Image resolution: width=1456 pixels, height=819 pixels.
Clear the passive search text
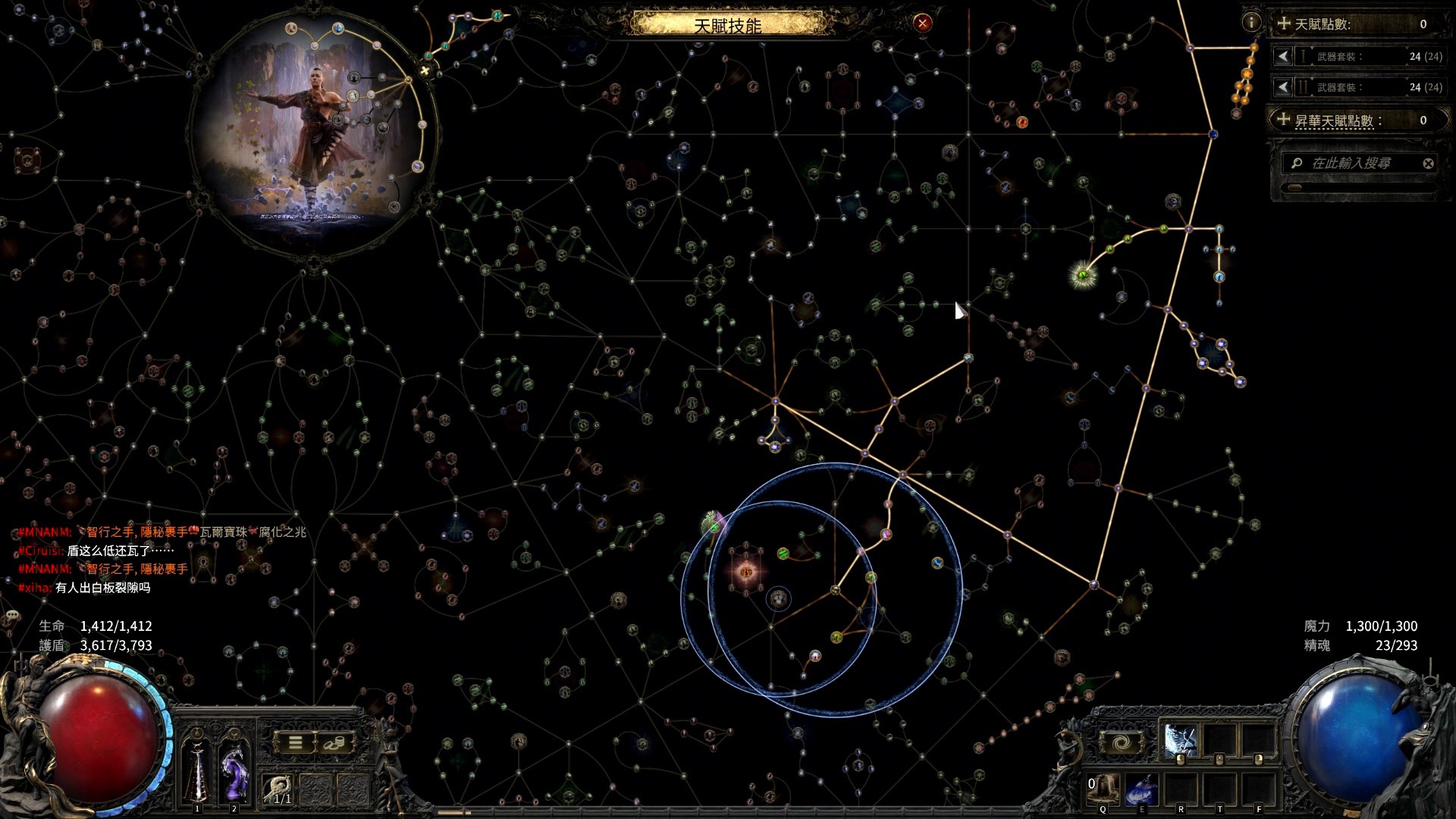pos(1428,163)
